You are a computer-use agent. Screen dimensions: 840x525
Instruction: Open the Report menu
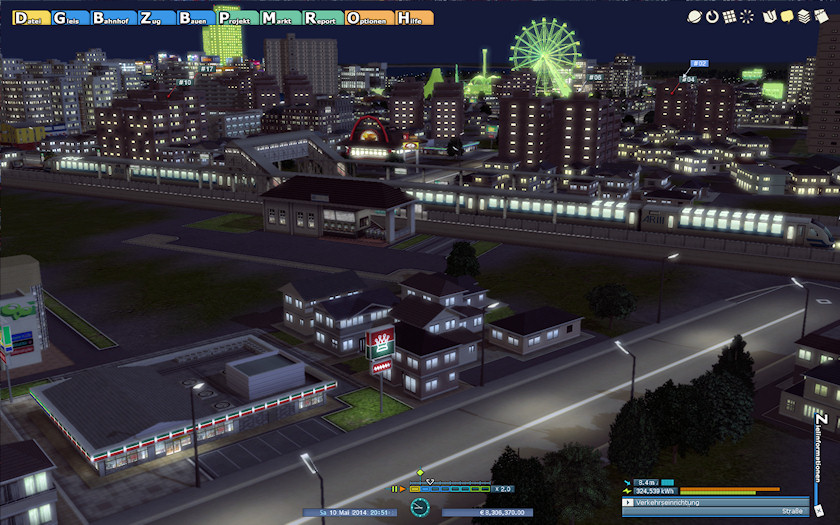tap(322, 18)
